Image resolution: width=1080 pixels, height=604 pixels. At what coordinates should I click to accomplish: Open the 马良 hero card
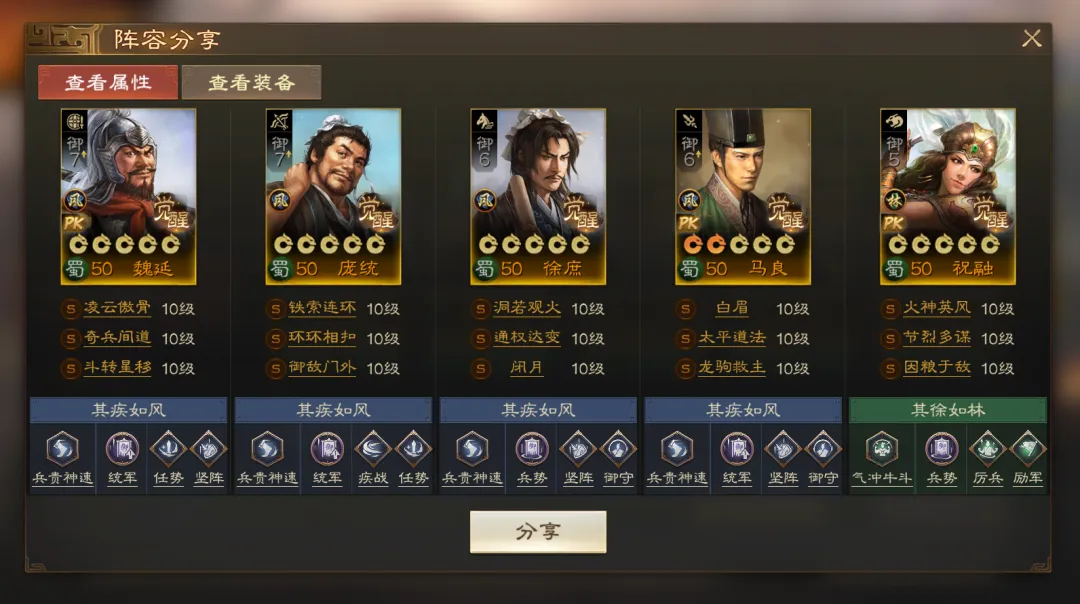point(742,196)
